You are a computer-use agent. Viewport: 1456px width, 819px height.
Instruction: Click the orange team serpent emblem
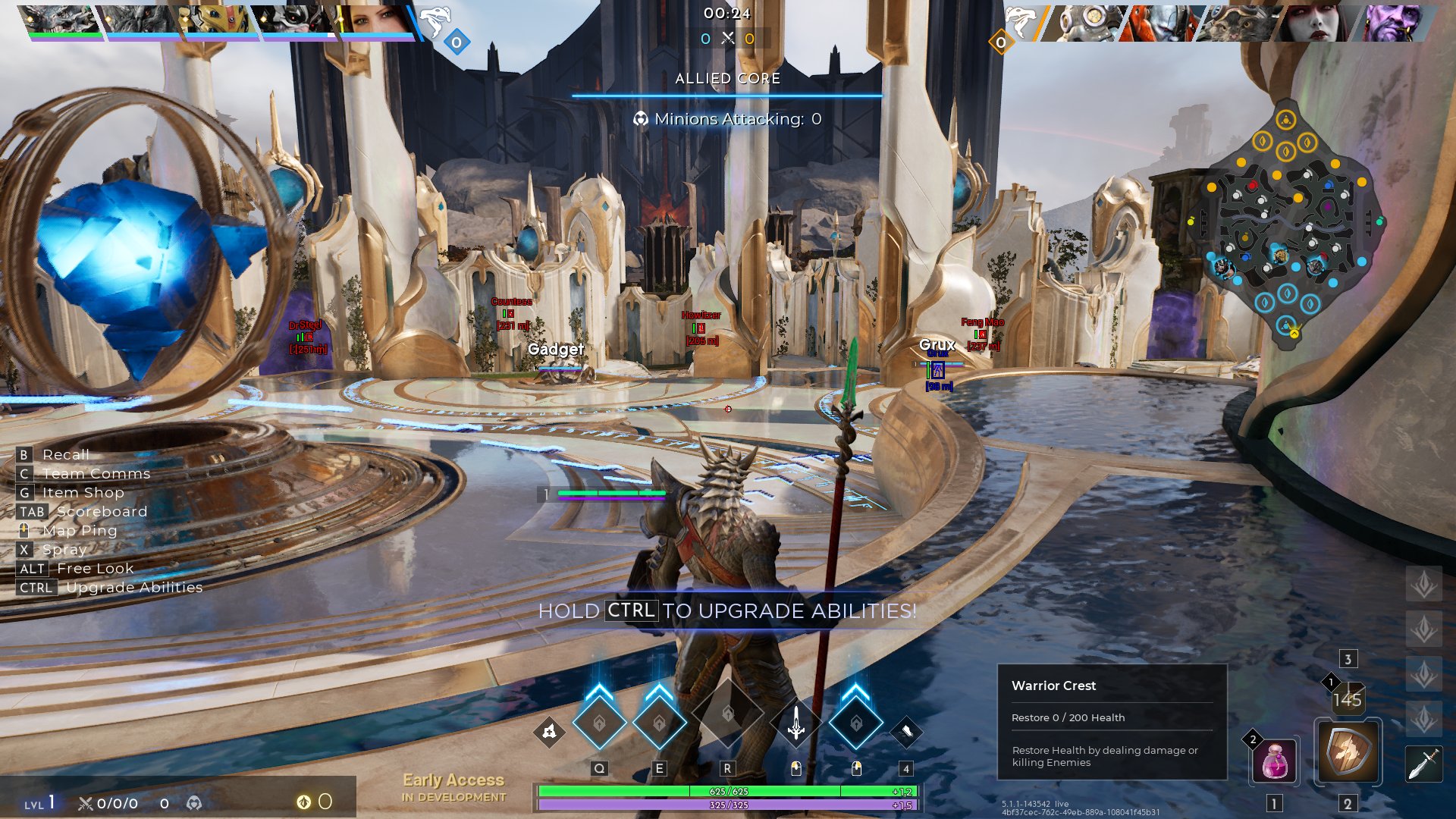point(1021,21)
